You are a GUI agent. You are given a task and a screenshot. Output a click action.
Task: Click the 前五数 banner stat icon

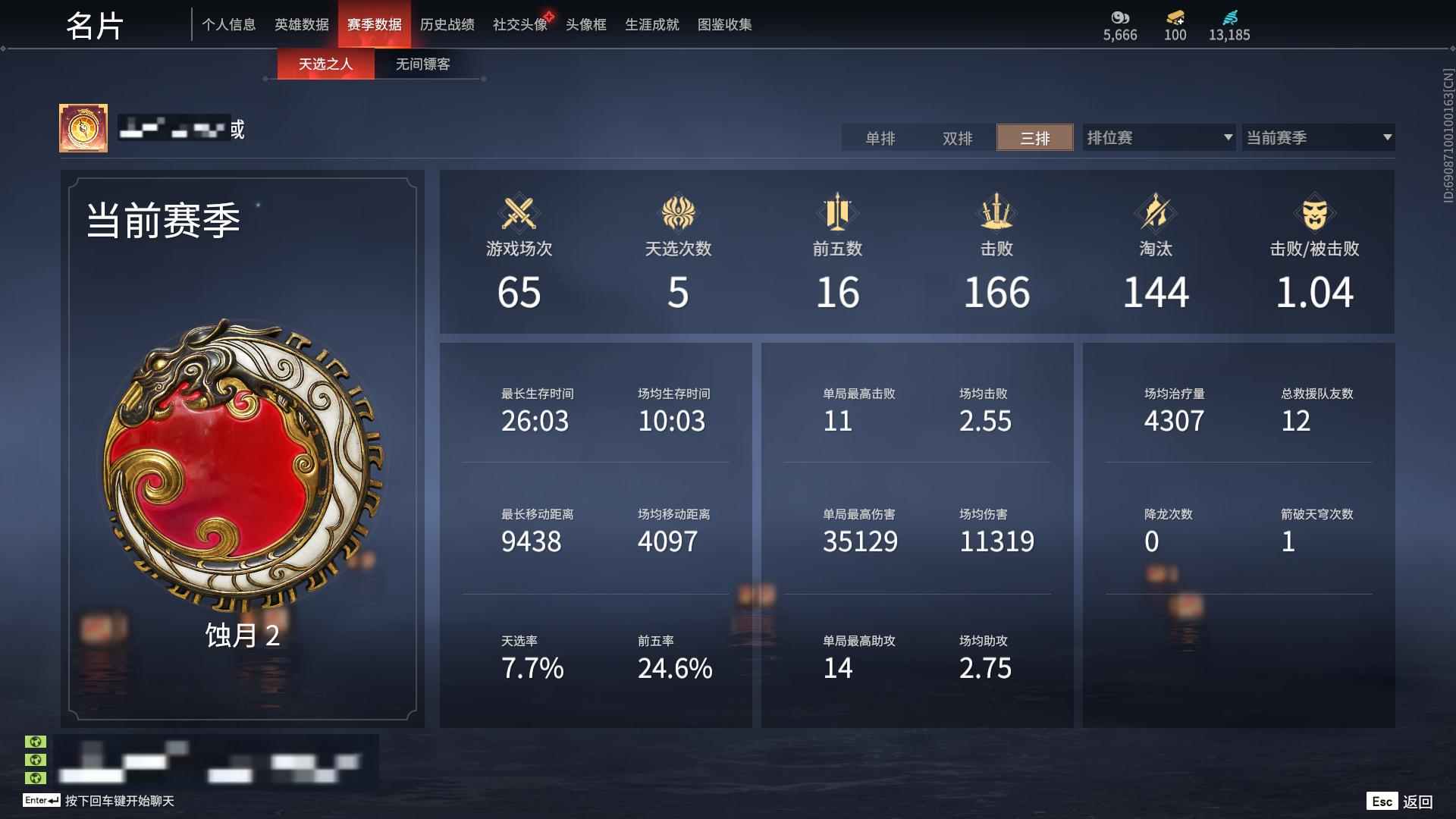coord(839,215)
